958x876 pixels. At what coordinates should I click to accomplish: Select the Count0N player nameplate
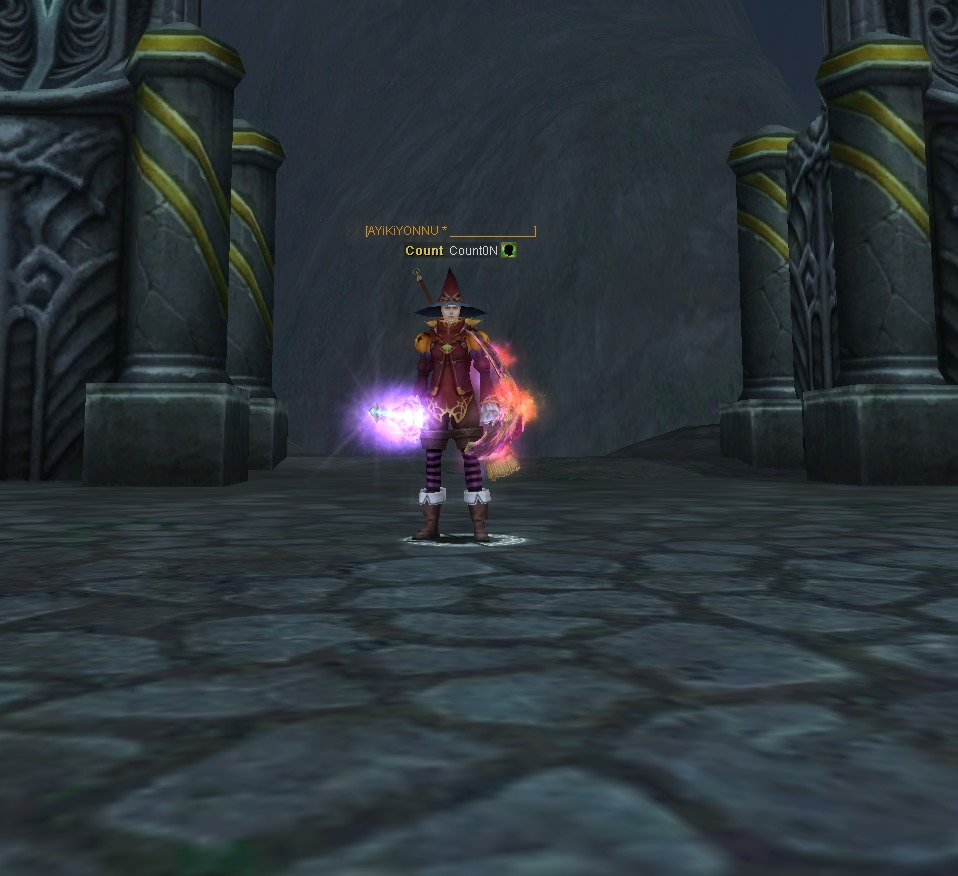[472, 251]
